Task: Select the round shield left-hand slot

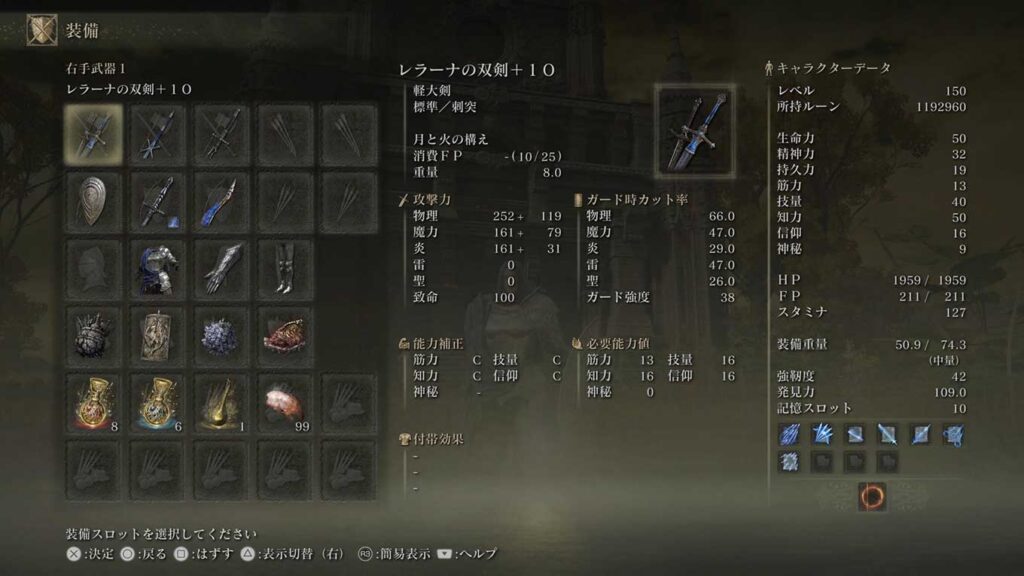Action: pos(93,200)
